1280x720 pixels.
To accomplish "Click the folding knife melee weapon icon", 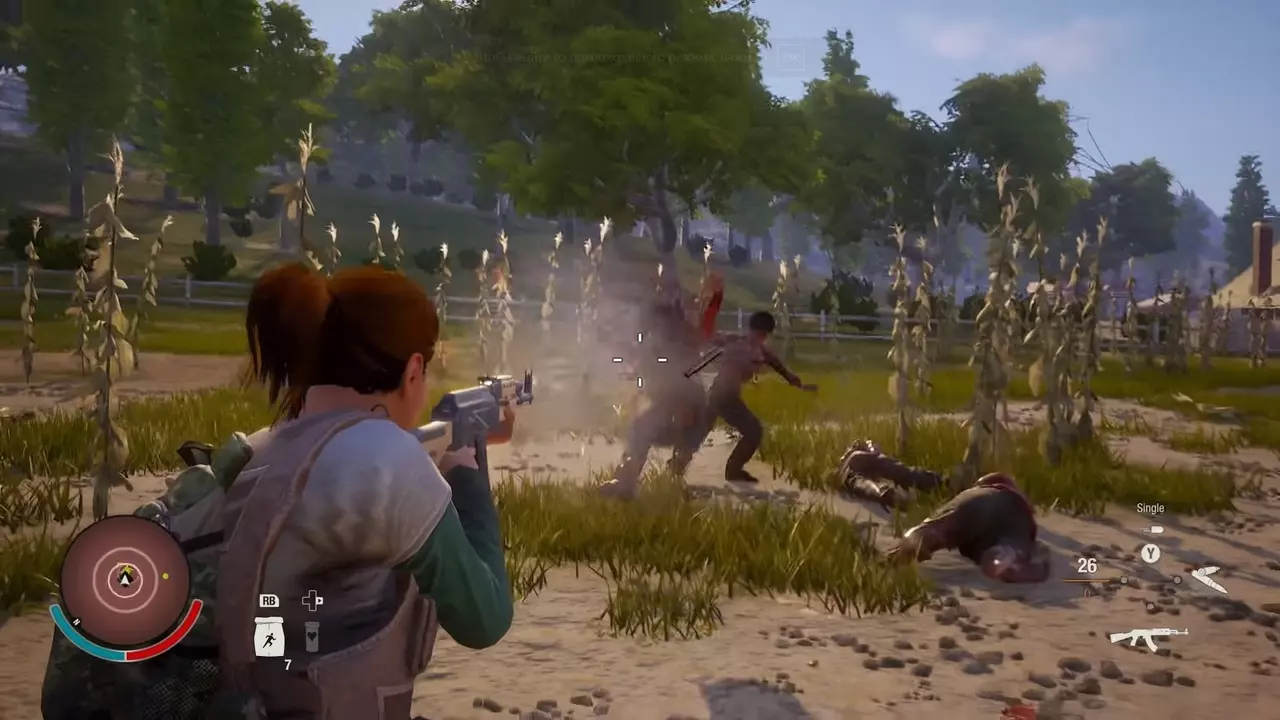I will click(1209, 577).
